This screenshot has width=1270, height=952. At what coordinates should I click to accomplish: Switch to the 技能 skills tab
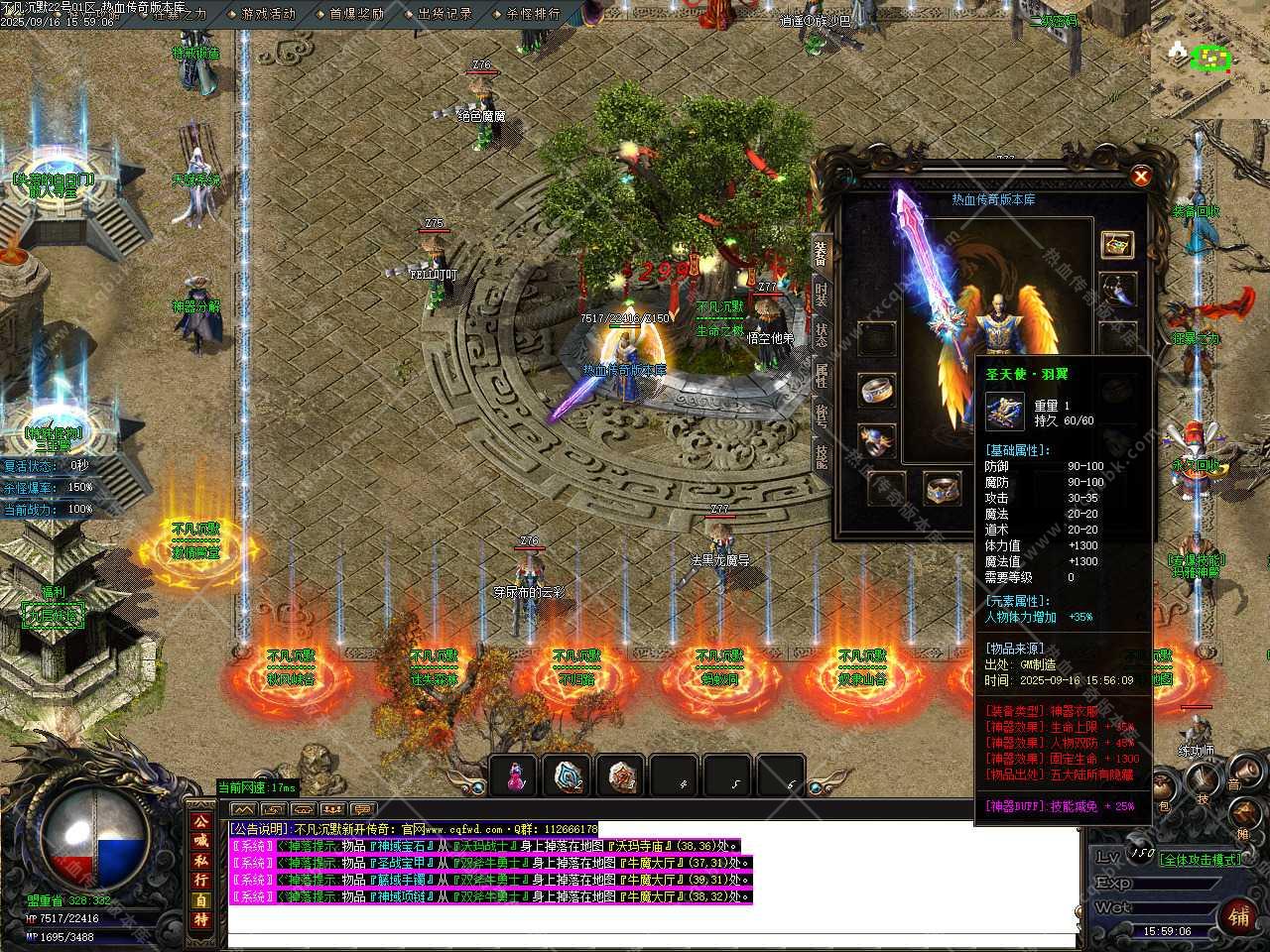coord(822,455)
